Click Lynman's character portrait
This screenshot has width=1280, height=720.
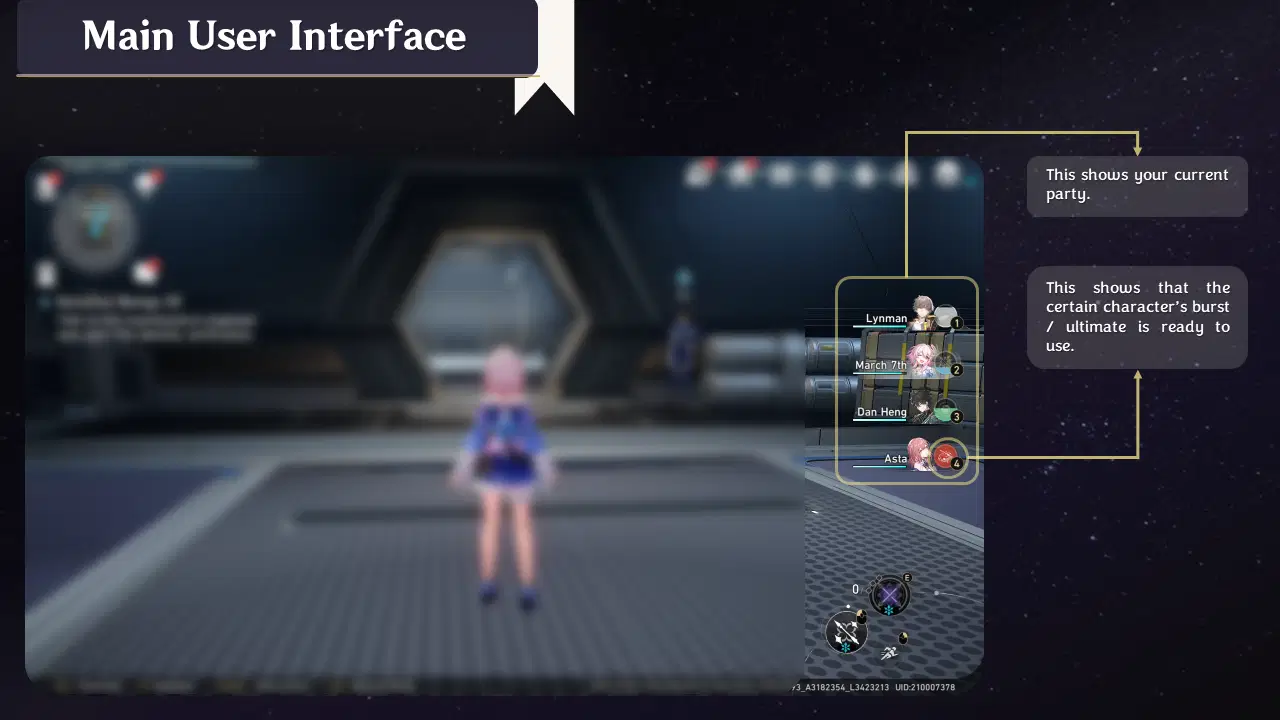point(923,315)
